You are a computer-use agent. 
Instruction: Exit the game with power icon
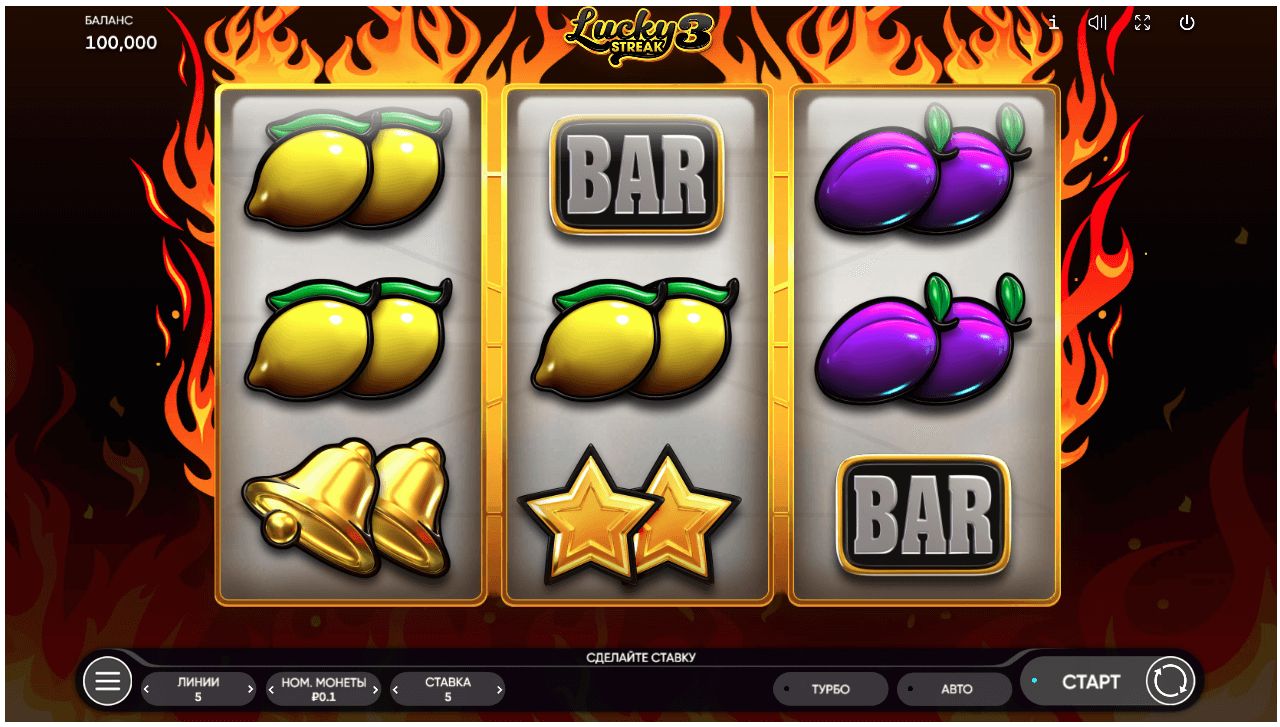pos(1187,23)
